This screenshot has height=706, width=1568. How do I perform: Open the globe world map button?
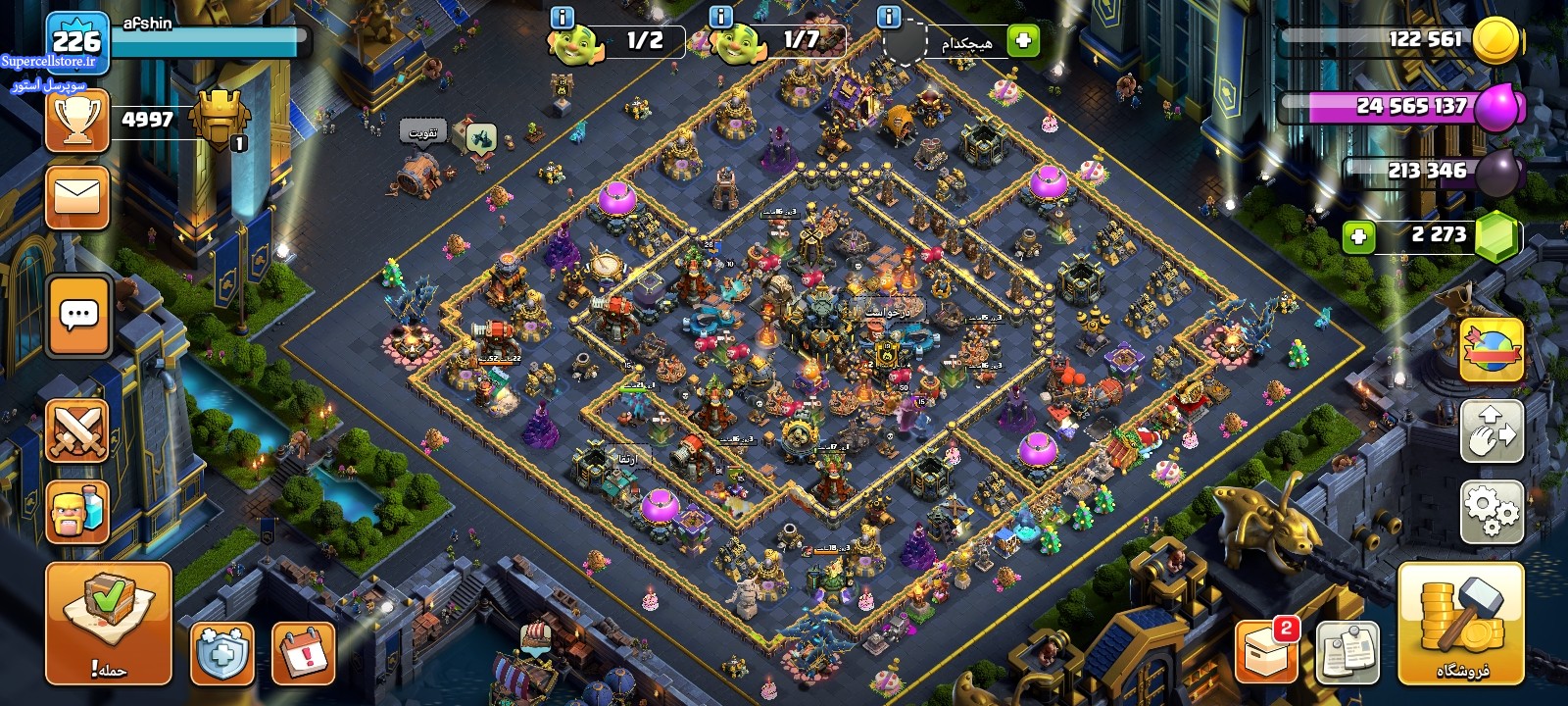coord(1492,349)
